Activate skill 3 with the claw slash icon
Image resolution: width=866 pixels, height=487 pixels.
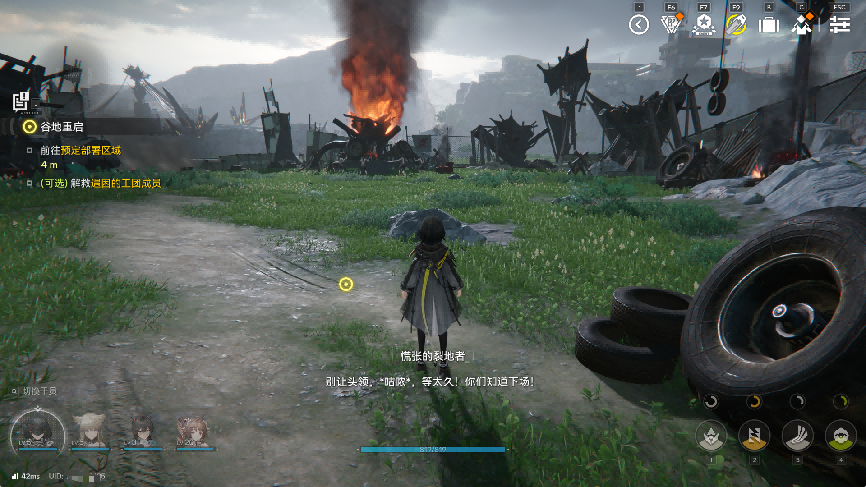click(797, 435)
